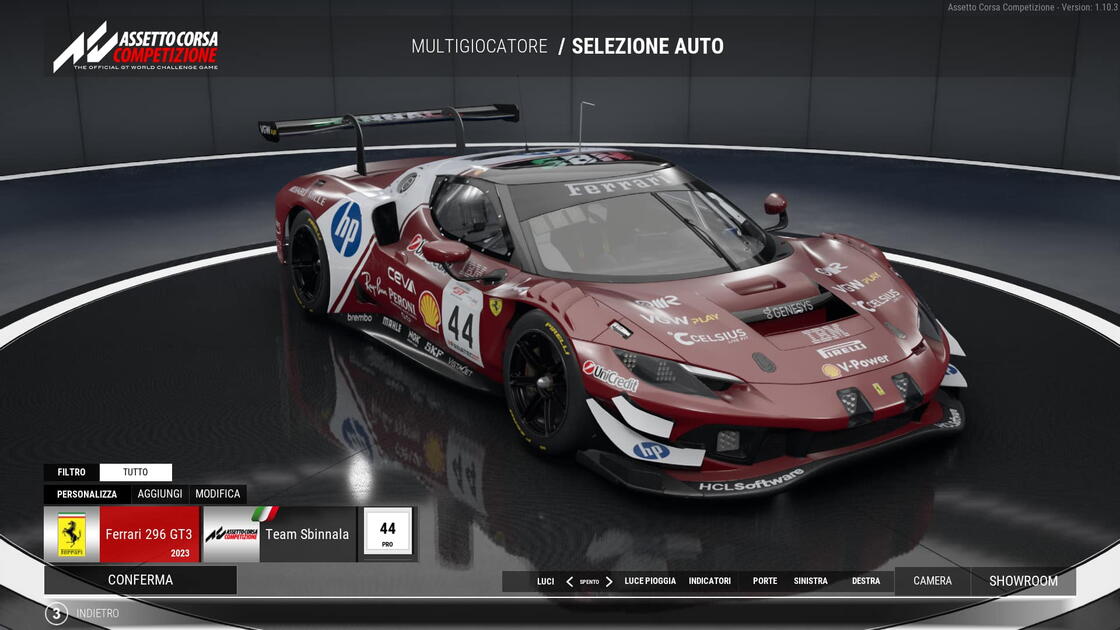Viewport: 1120px width, 630px height.
Task: Toggle the INDICATORI option
Action: (x=710, y=581)
